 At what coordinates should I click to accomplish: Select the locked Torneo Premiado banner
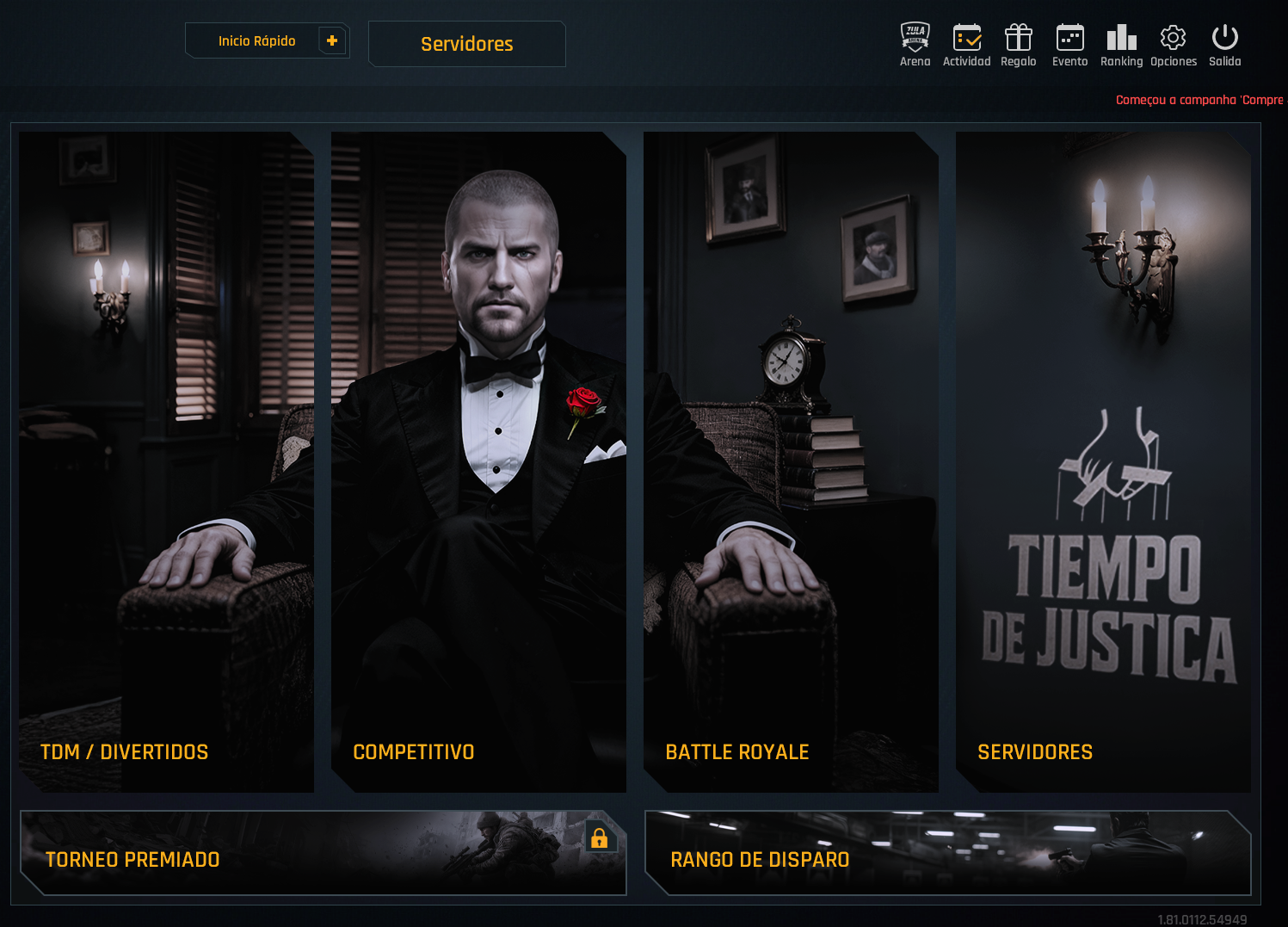[323, 853]
